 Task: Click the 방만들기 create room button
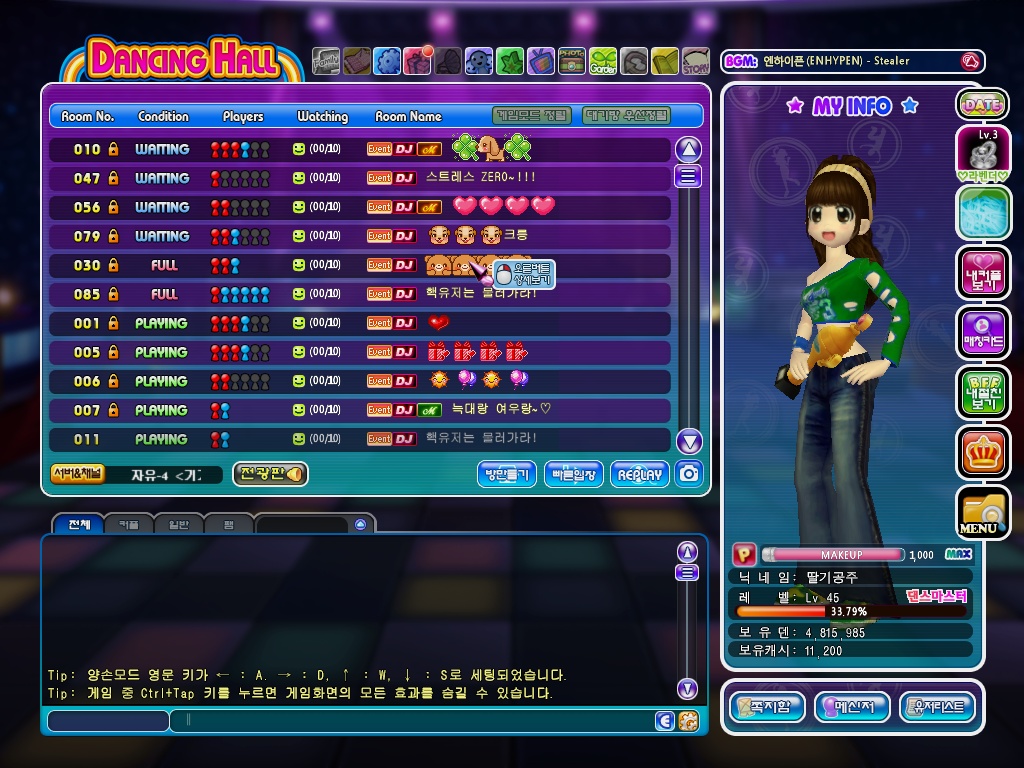[506, 475]
